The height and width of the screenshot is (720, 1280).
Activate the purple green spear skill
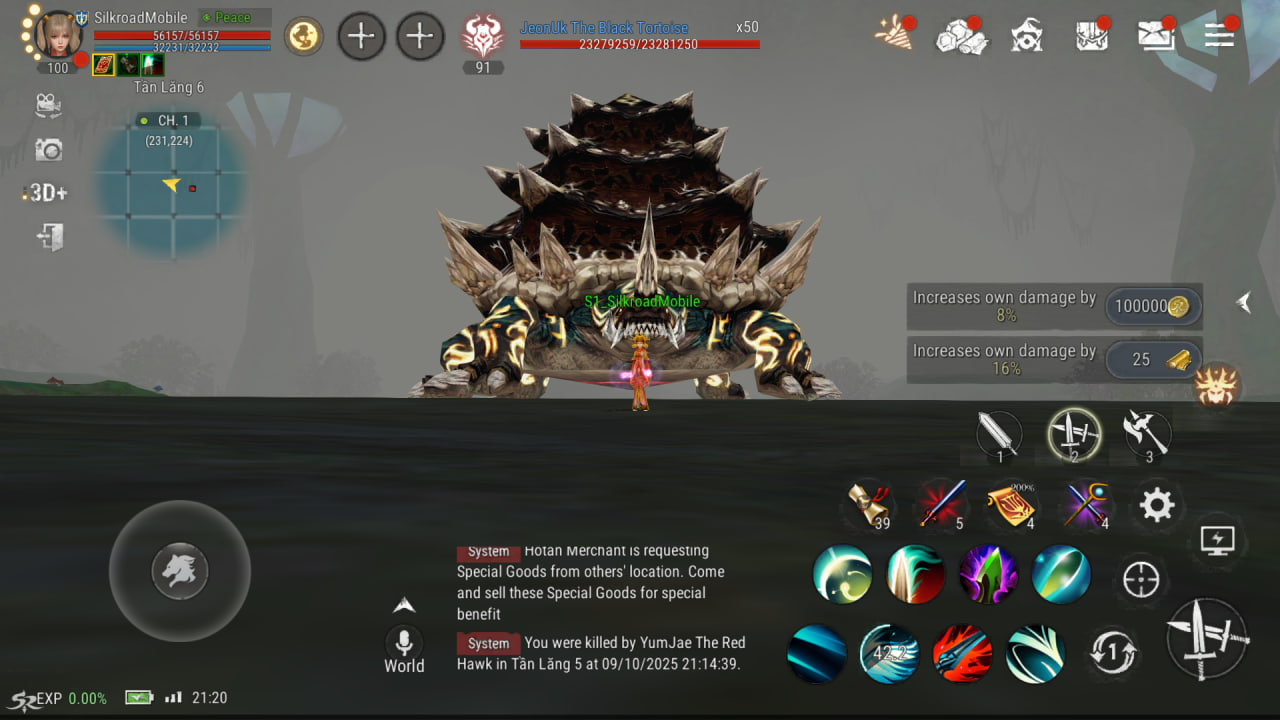click(988, 575)
